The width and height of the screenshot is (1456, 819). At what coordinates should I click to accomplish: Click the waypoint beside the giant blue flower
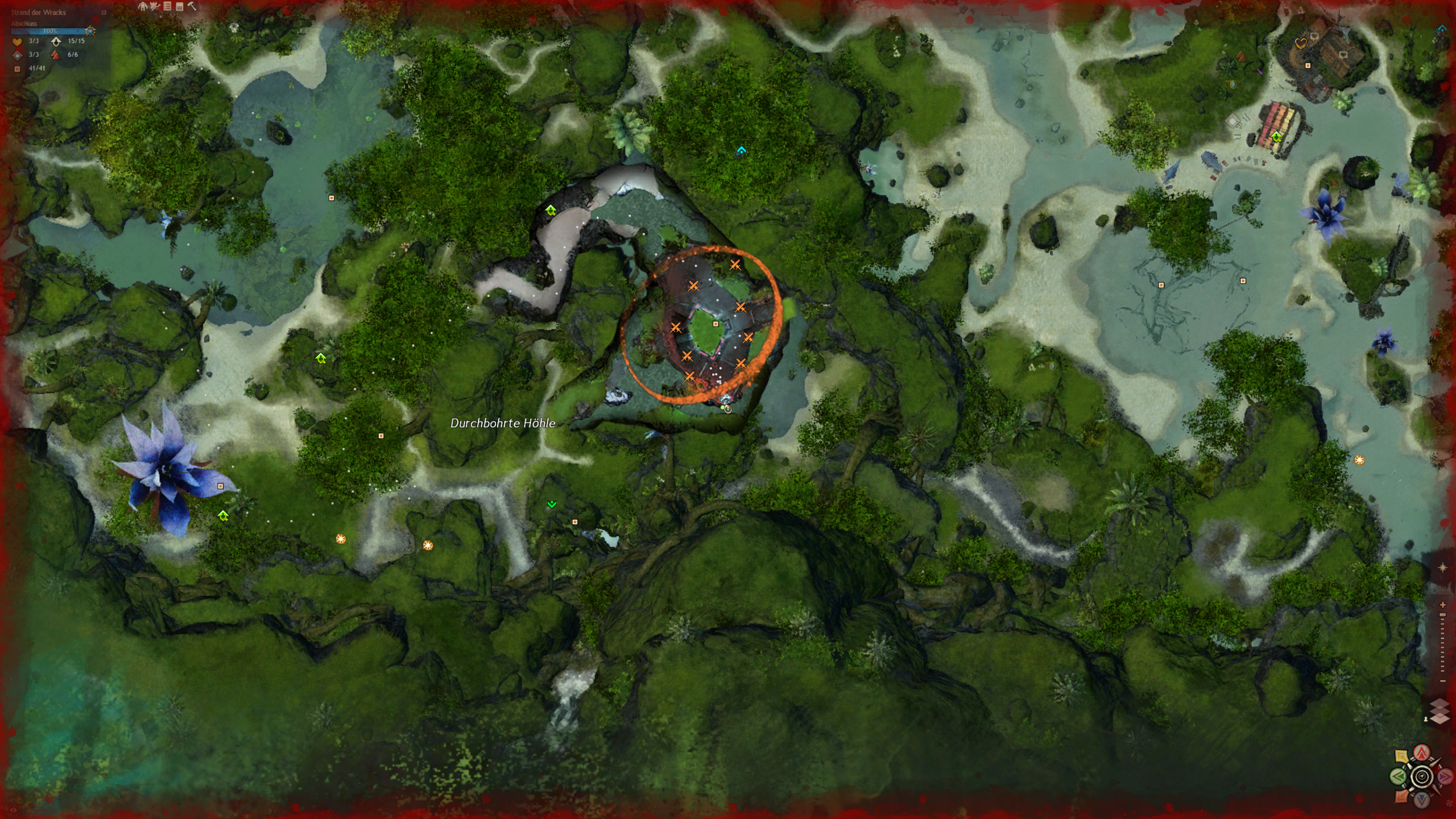pyautogui.click(x=223, y=516)
